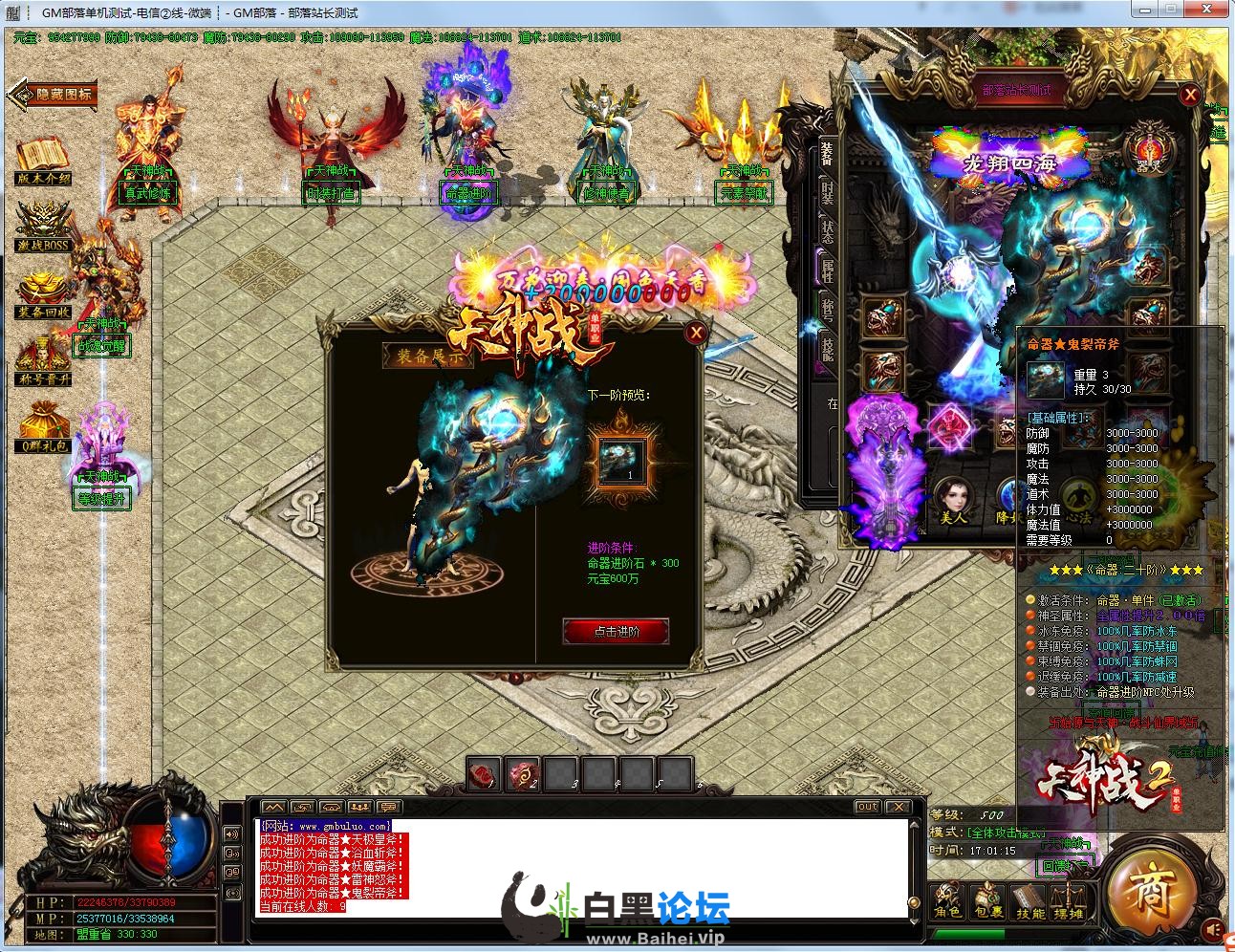Open the 版本介绍 book icon
Viewport: 1235px width, 952px height.
coord(43,159)
